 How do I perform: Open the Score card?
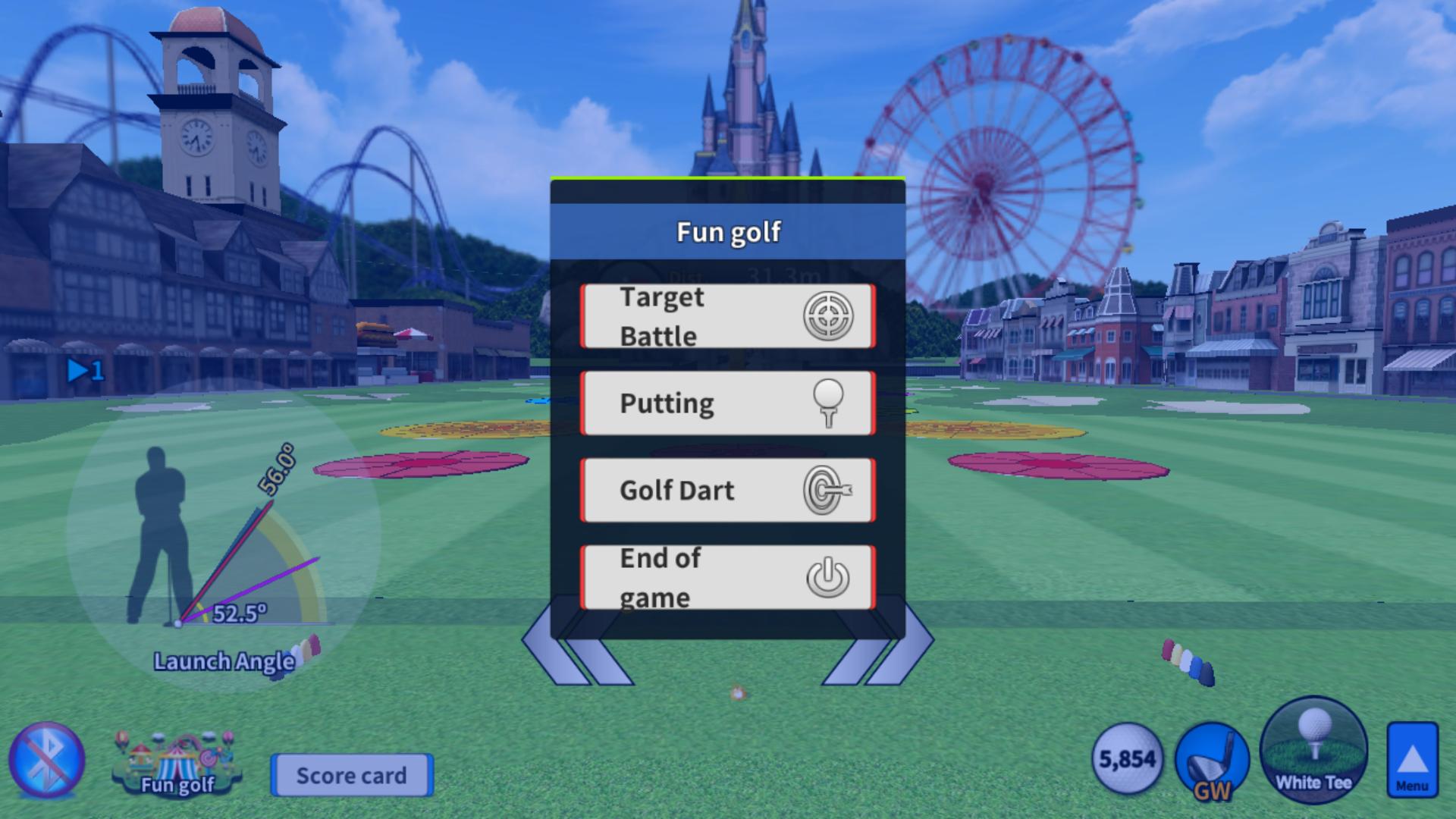tap(352, 776)
